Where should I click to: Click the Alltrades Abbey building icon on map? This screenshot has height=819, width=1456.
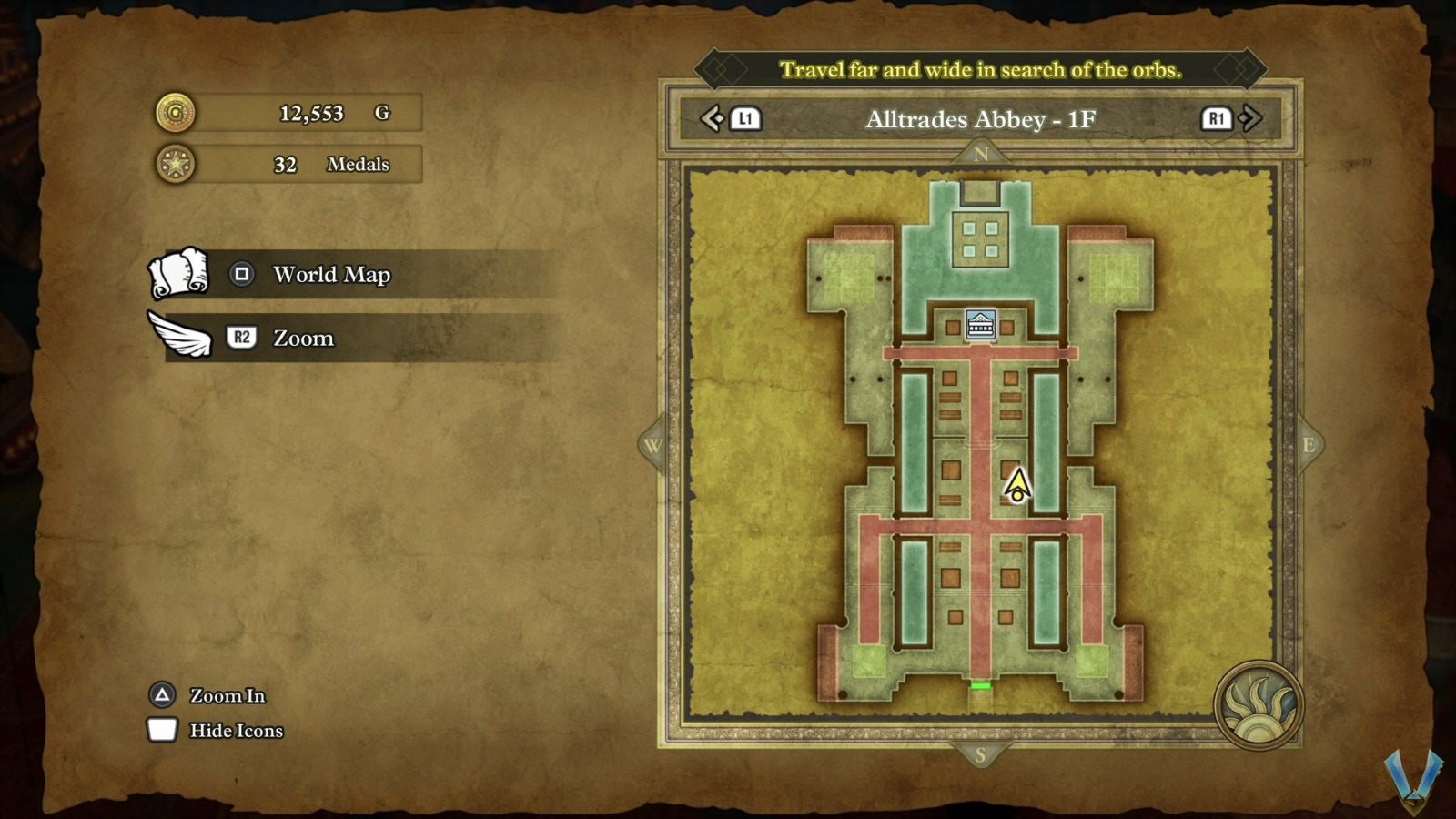click(x=982, y=325)
